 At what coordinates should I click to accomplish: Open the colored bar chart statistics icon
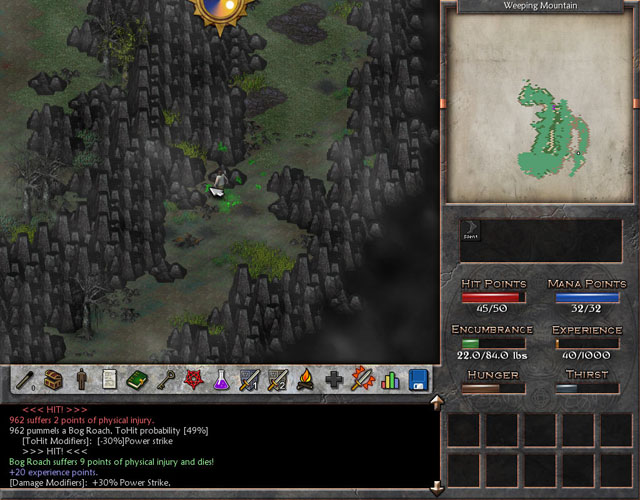[x=390, y=380]
